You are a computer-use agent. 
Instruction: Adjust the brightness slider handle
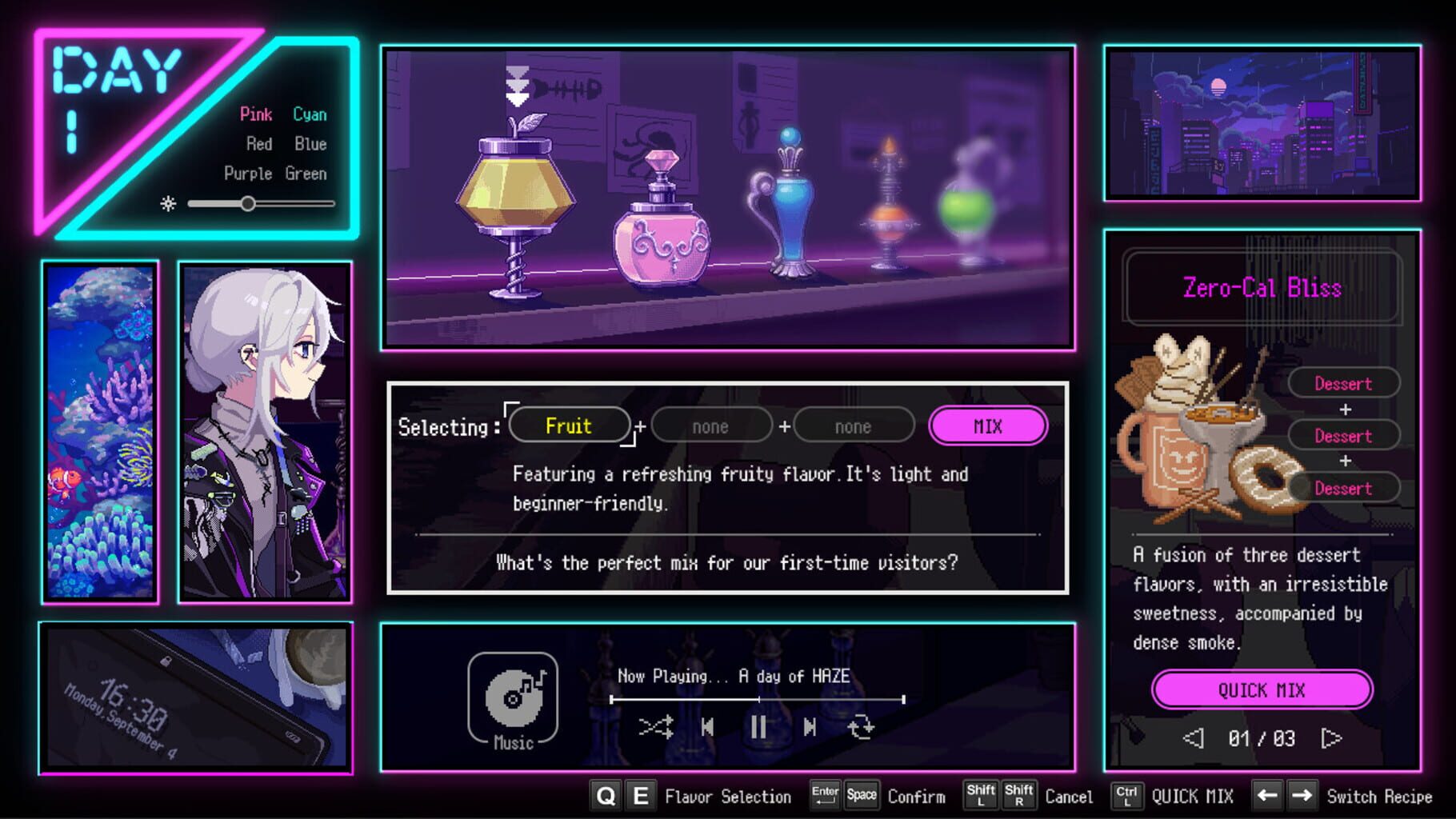click(x=249, y=204)
